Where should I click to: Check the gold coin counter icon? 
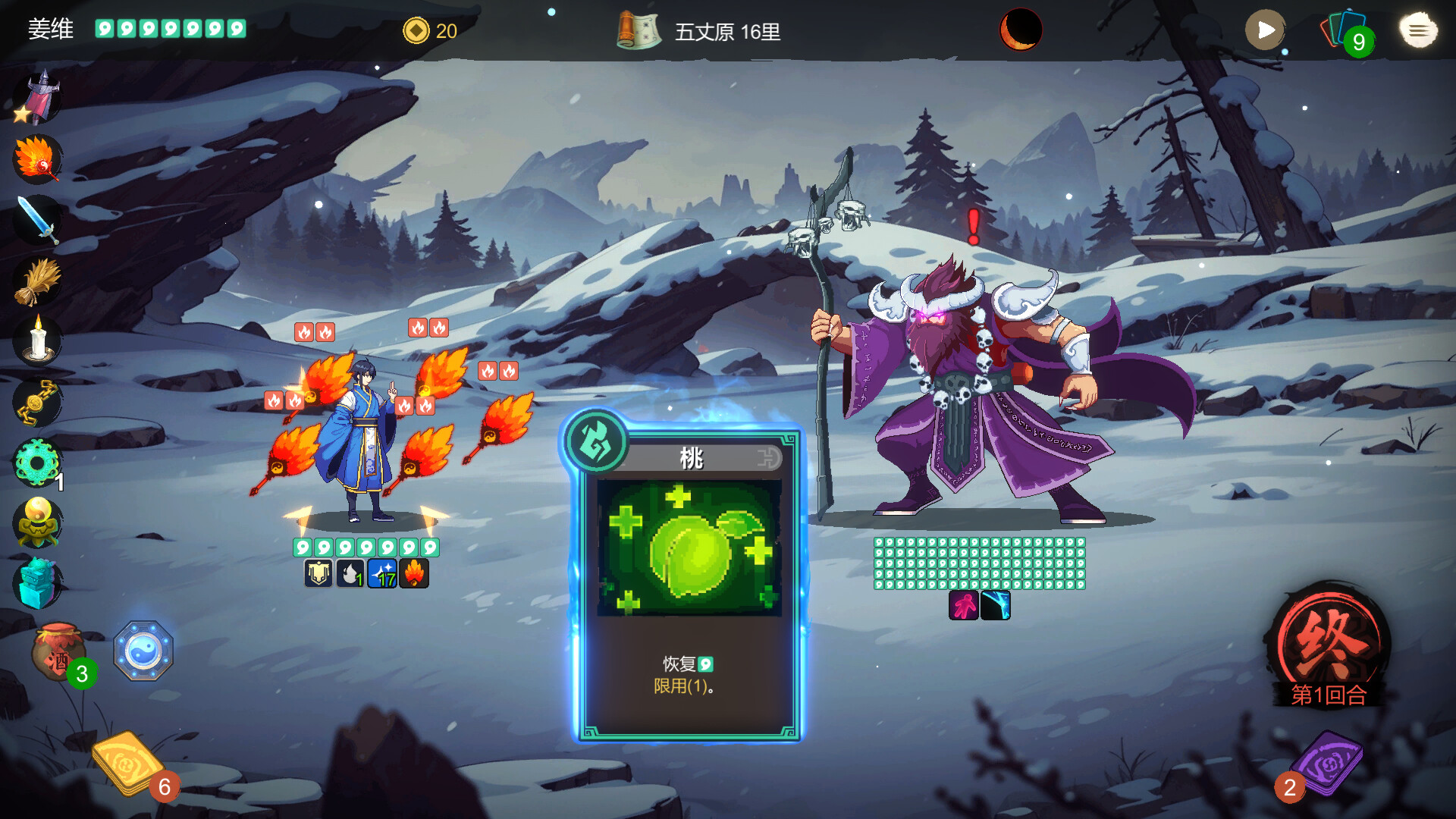pos(416,31)
